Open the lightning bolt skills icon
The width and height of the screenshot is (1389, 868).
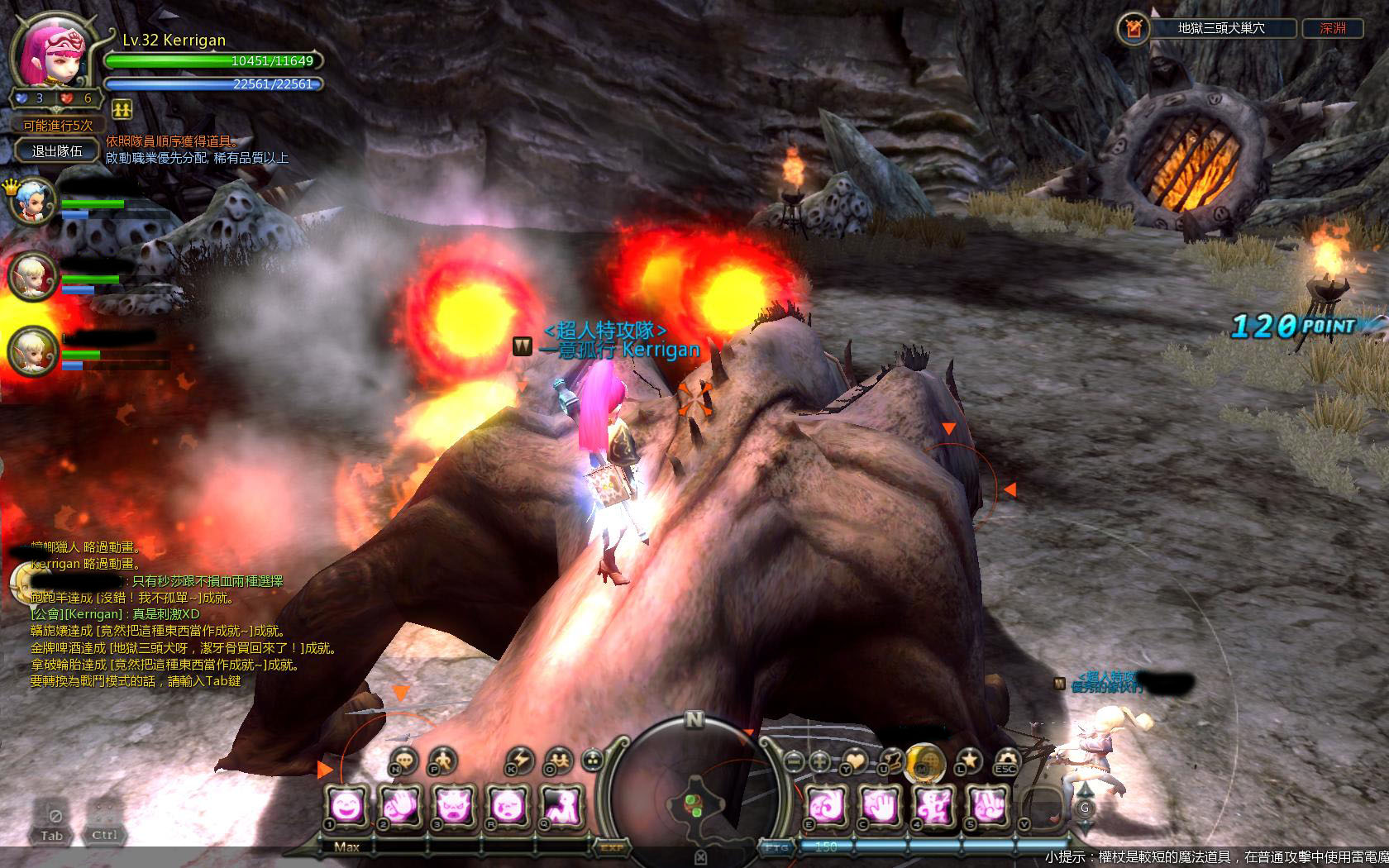pyautogui.click(x=519, y=759)
